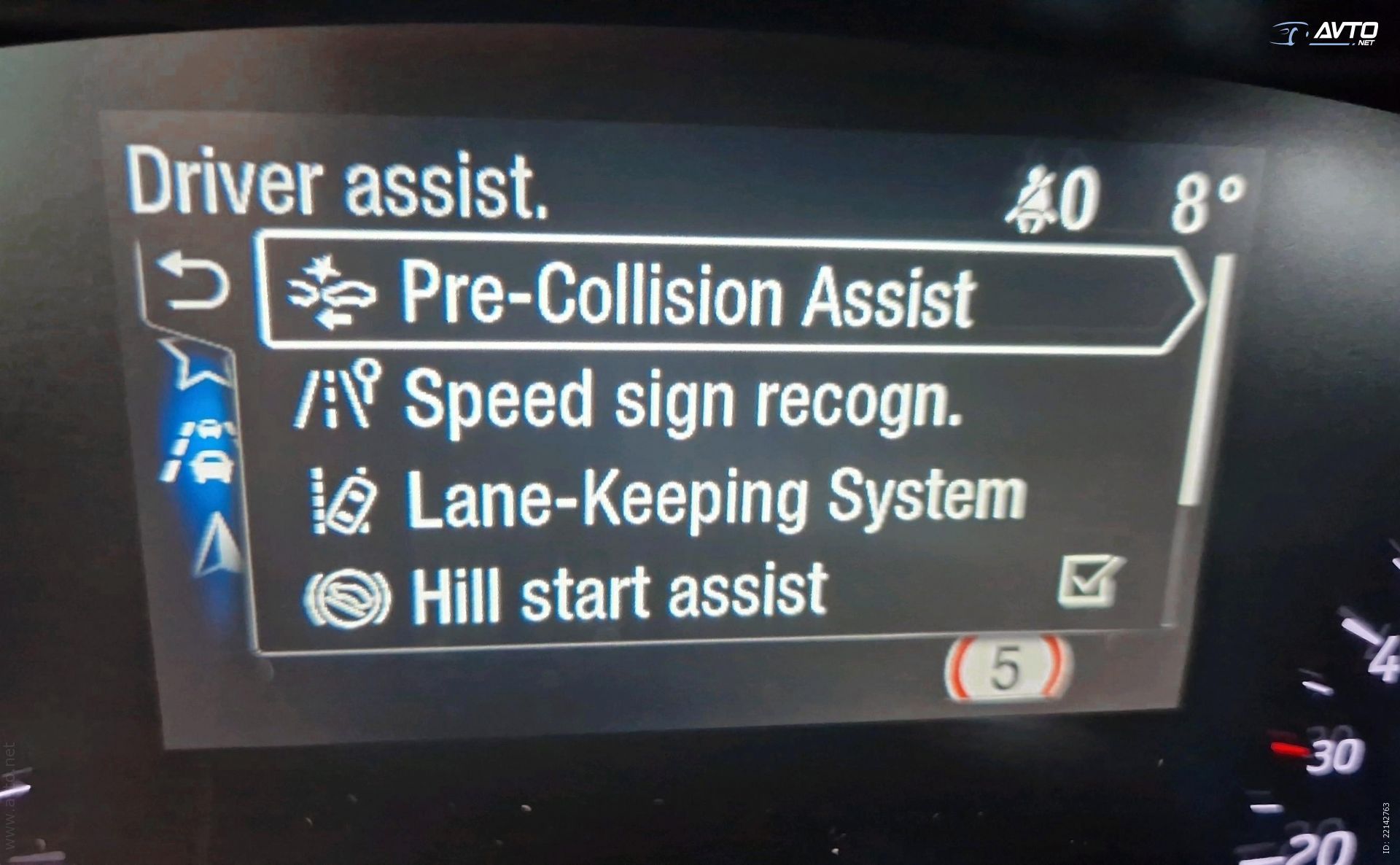Open the Pre-Collision Assist entry
The height and width of the screenshot is (865, 1400).
685,295
